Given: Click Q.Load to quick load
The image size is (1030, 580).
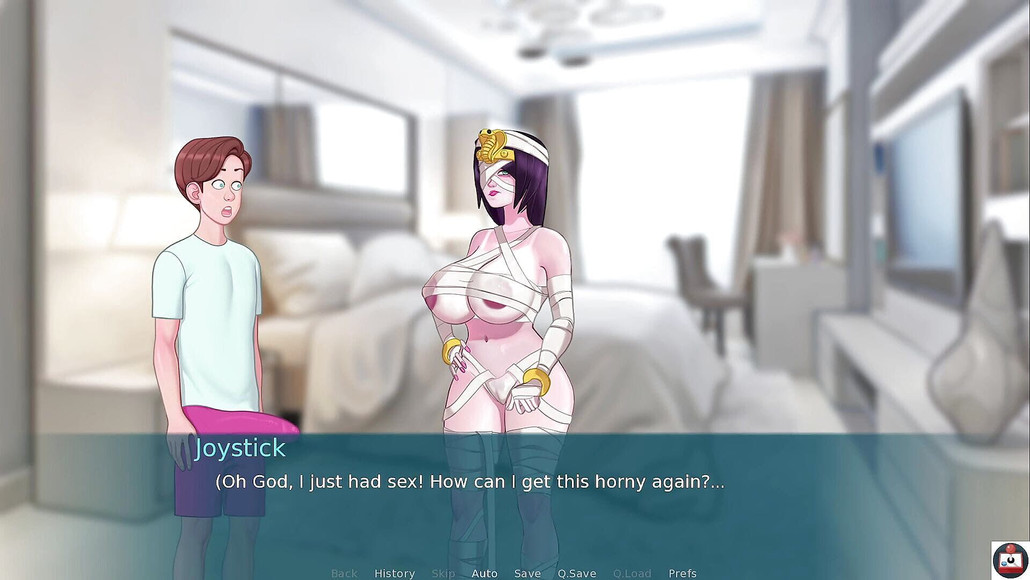Looking at the screenshot, I should point(632,573).
